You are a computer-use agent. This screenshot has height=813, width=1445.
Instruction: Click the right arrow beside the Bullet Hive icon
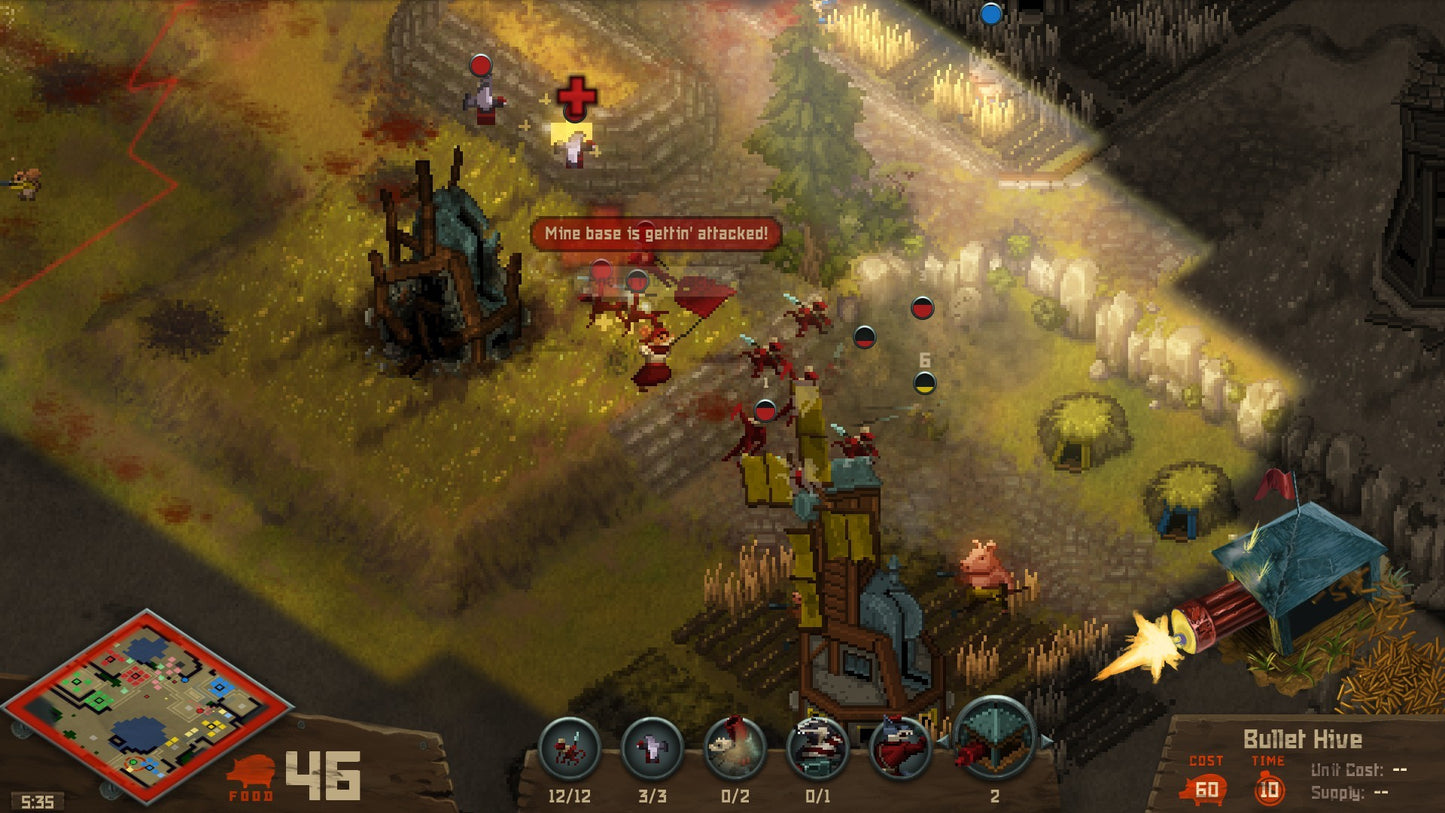[x=1047, y=741]
